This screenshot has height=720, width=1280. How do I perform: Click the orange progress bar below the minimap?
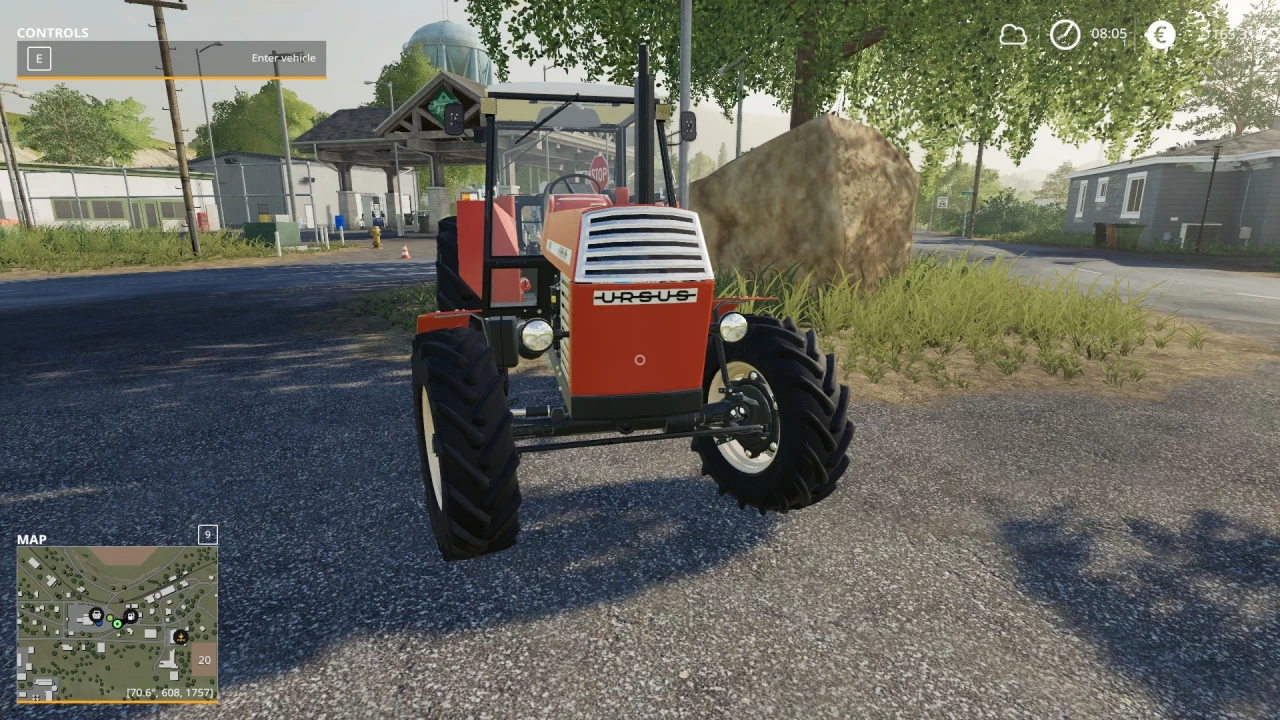(117, 701)
